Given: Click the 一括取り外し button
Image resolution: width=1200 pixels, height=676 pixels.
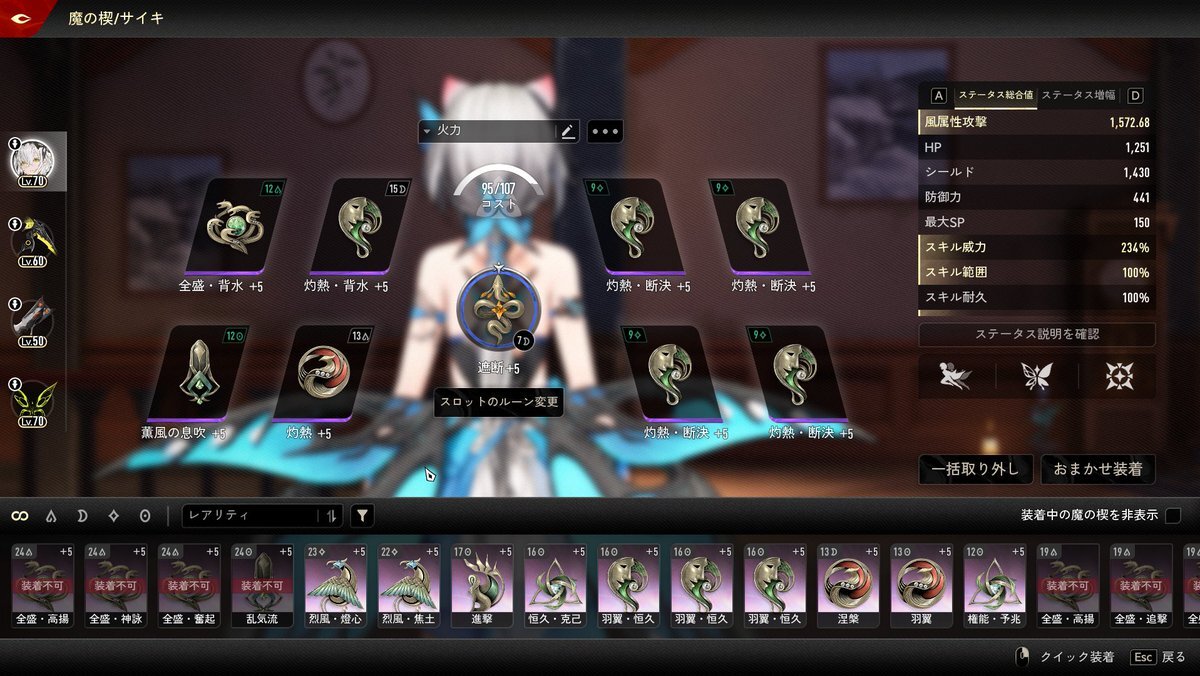Looking at the screenshot, I should click(975, 469).
